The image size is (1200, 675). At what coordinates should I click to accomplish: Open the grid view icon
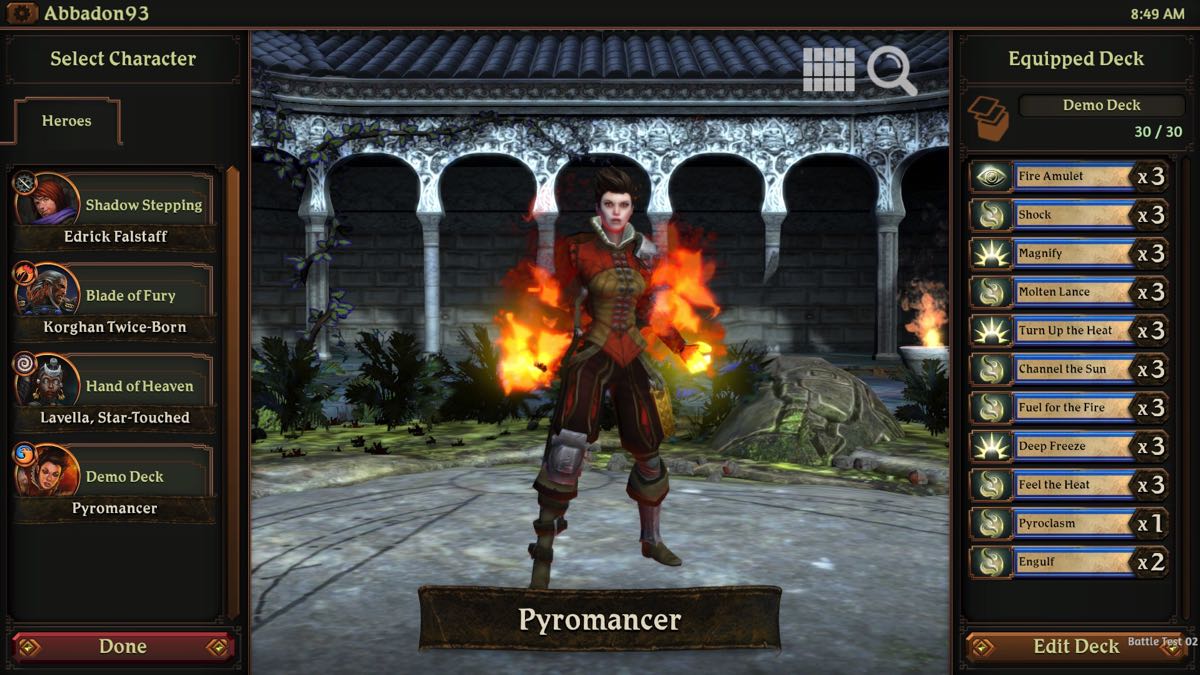(829, 70)
